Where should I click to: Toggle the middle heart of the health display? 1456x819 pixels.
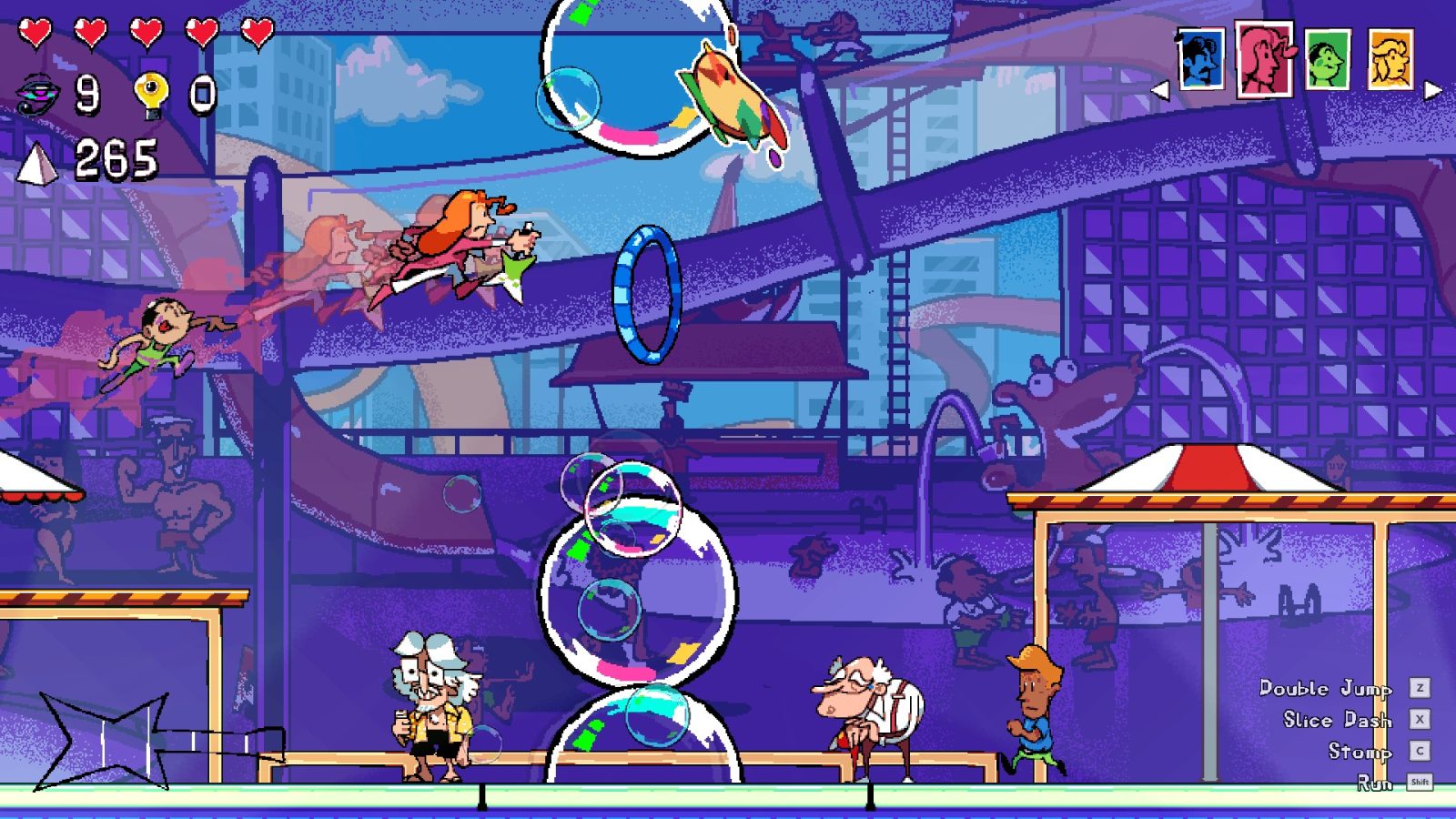tap(146, 29)
